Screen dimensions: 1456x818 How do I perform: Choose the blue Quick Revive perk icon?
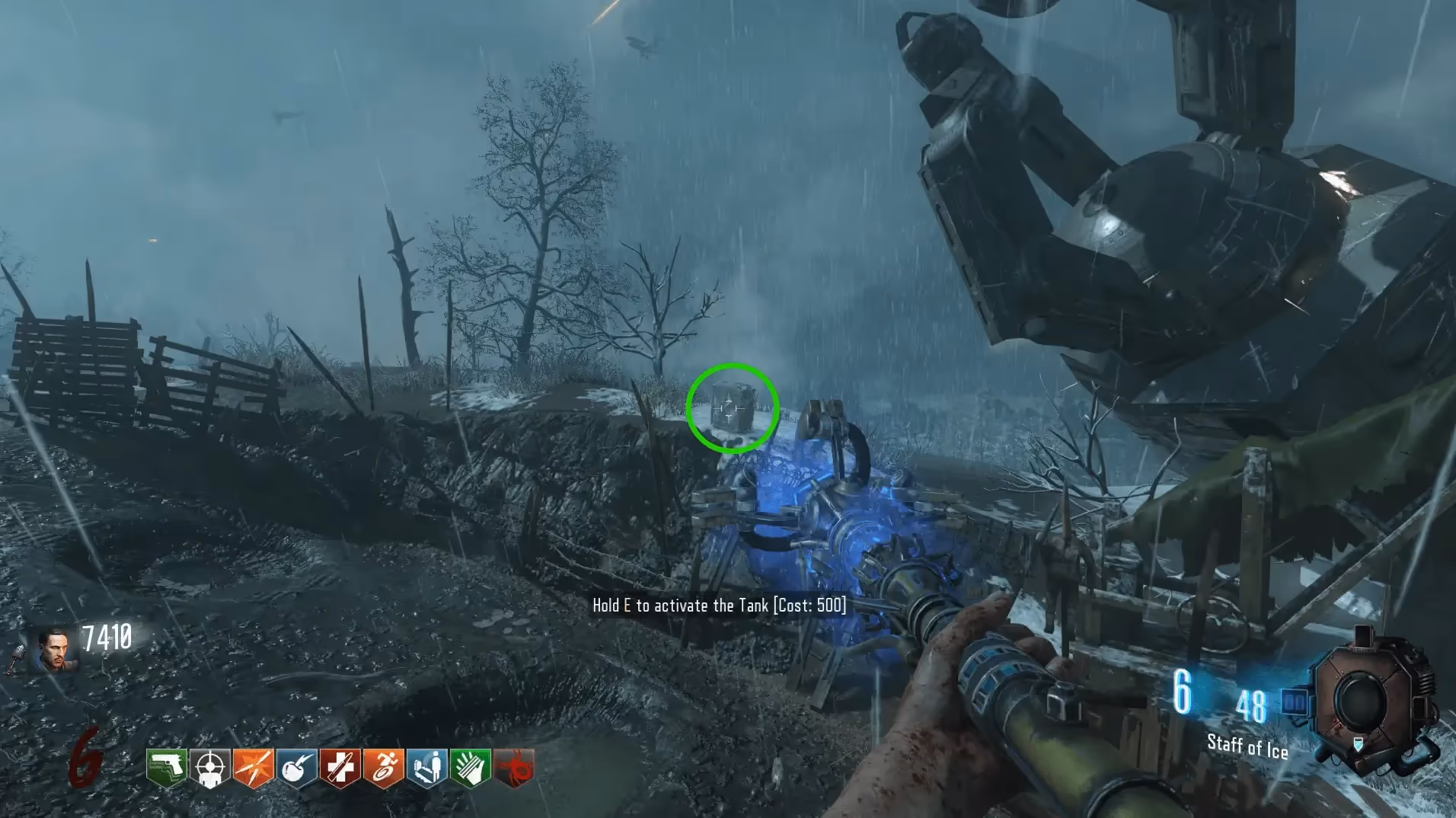click(426, 768)
